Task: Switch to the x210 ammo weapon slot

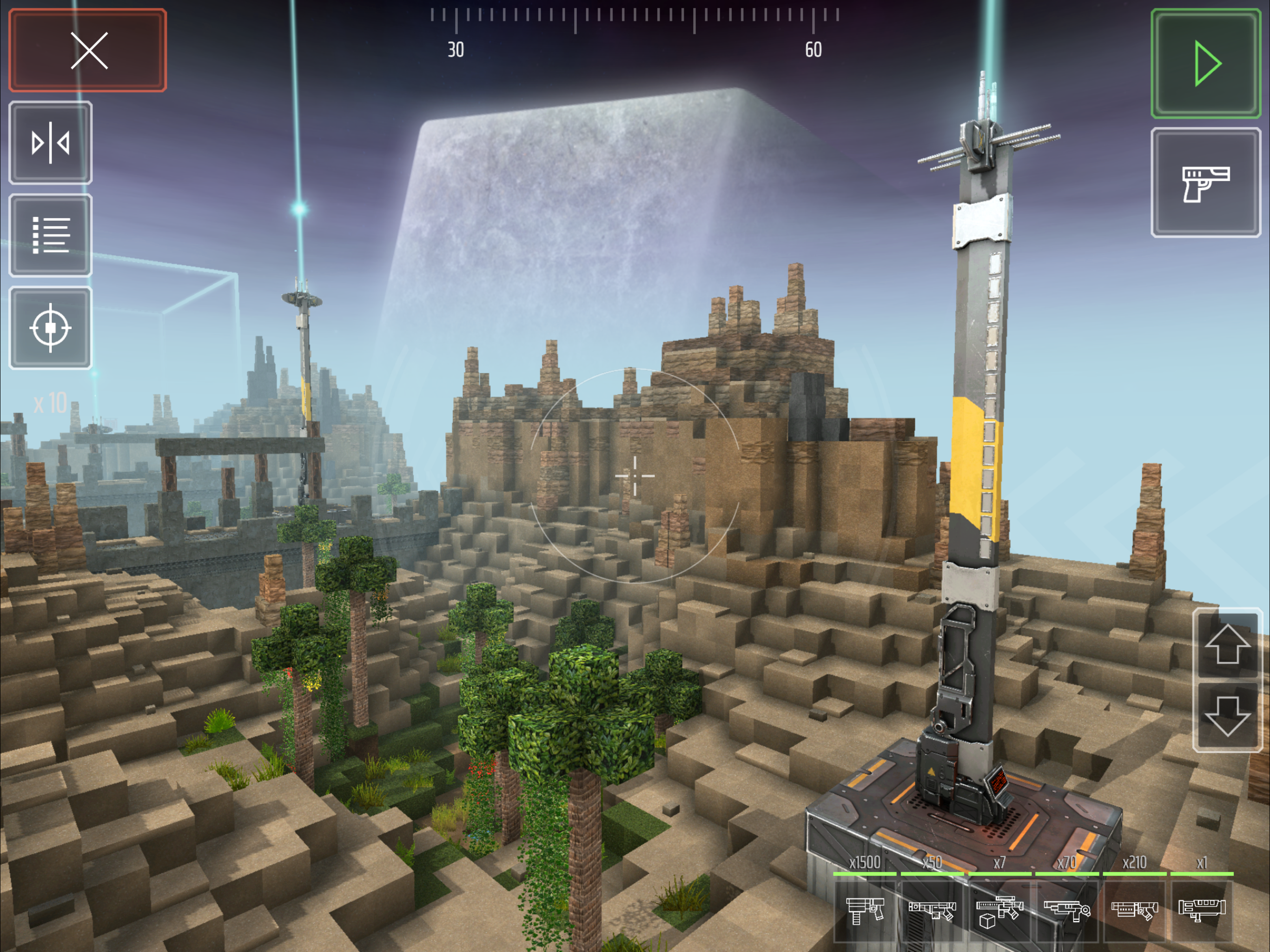Action: click(x=1135, y=910)
